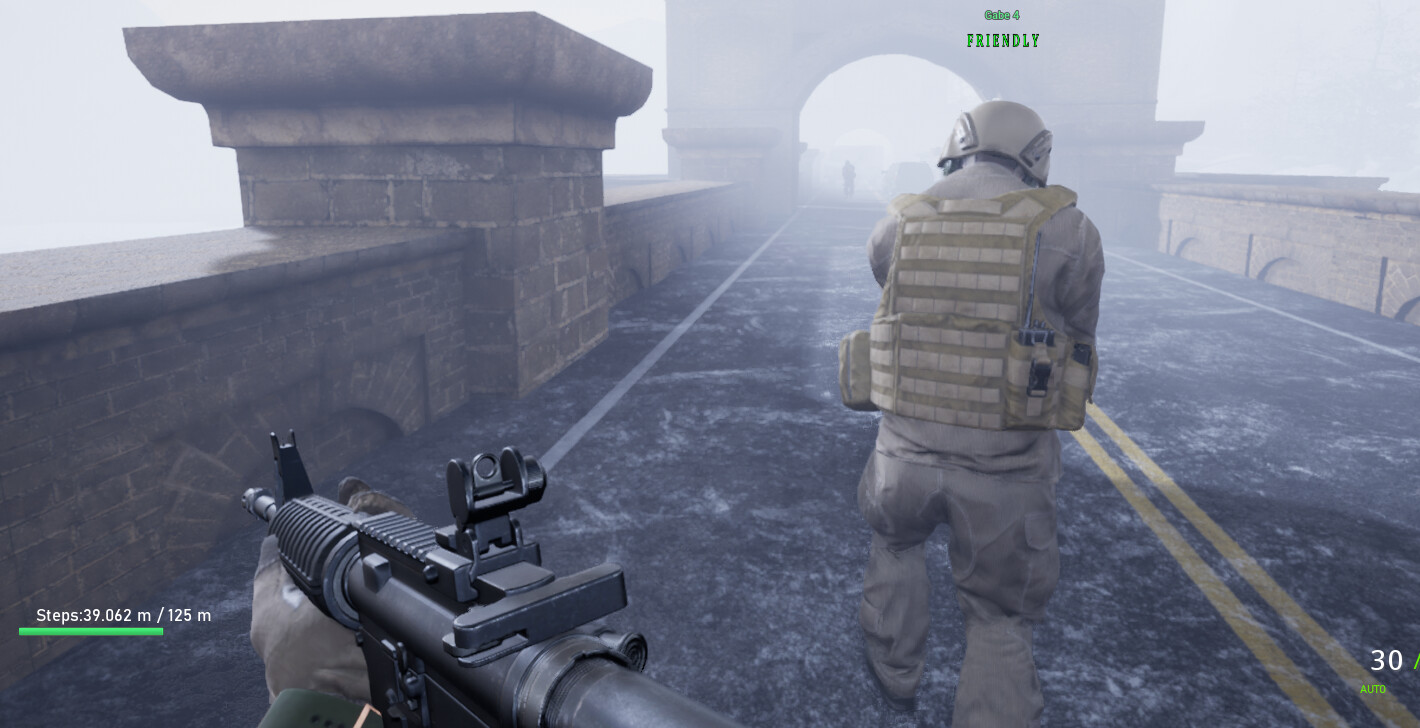This screenshot has width=1420, height=728.
Task: Expand the Gabe 4 nameplate details
Action: click(x=1000, y=15)
